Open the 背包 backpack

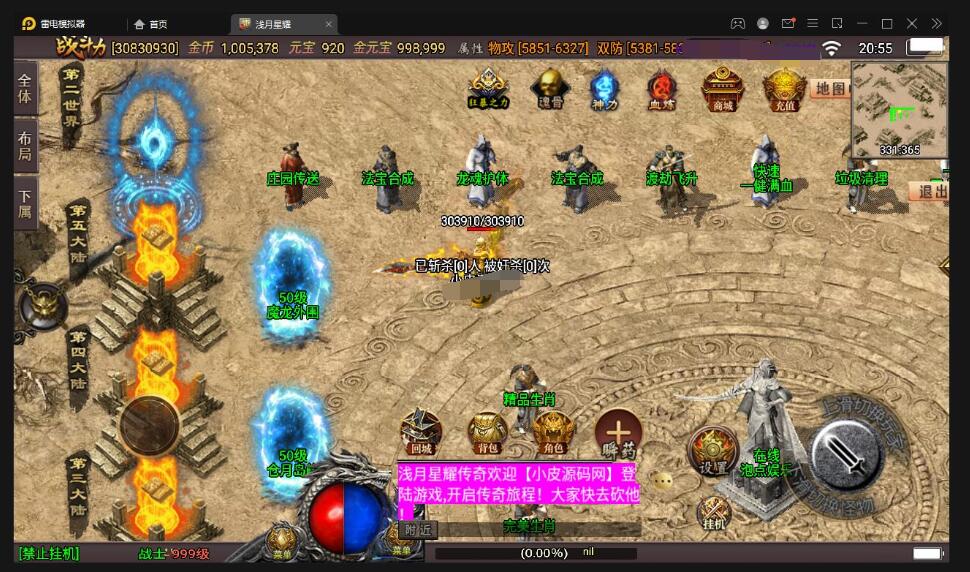[x=488, y=431]
